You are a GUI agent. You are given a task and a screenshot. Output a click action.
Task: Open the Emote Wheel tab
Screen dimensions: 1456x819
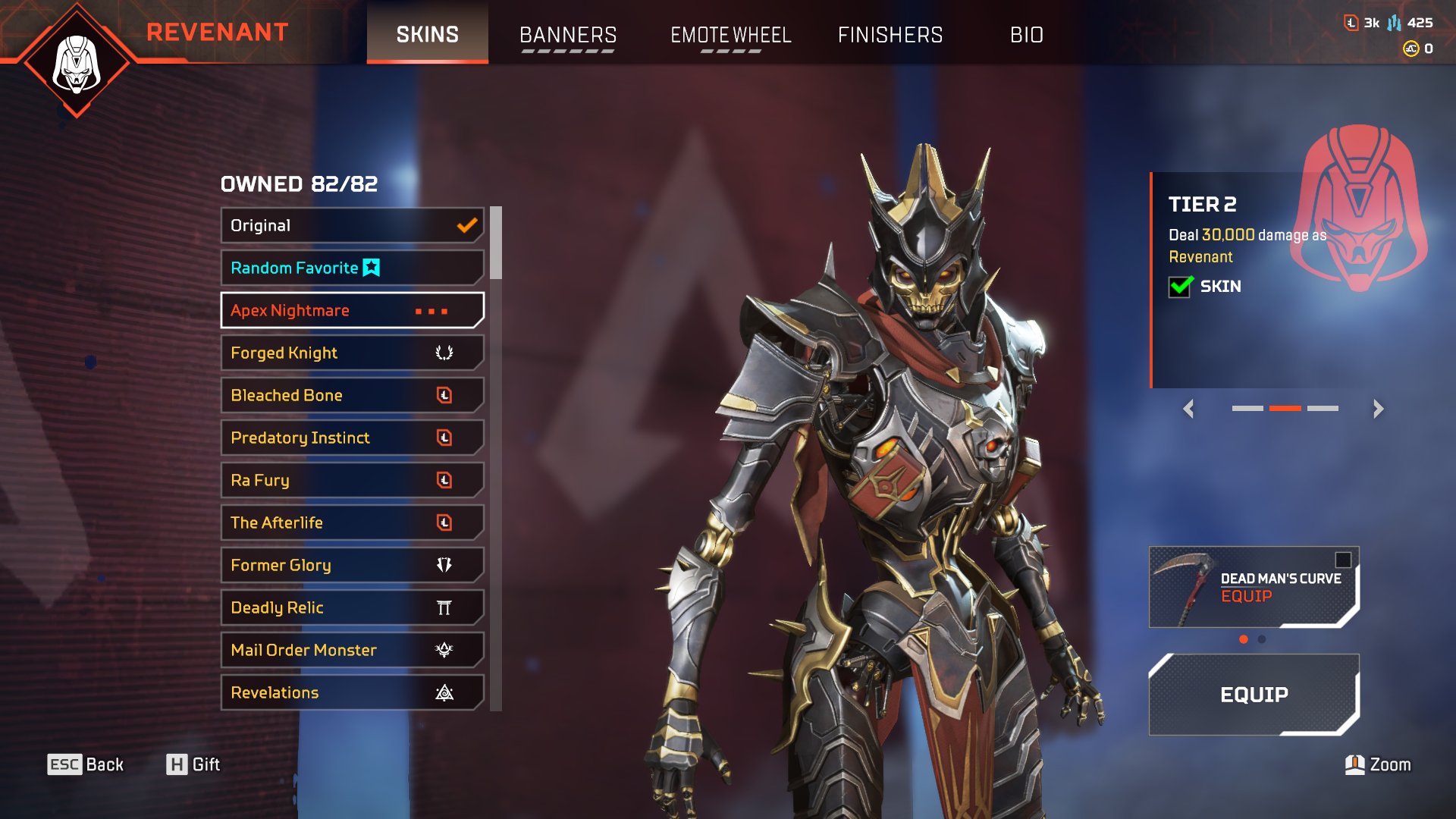730,35
